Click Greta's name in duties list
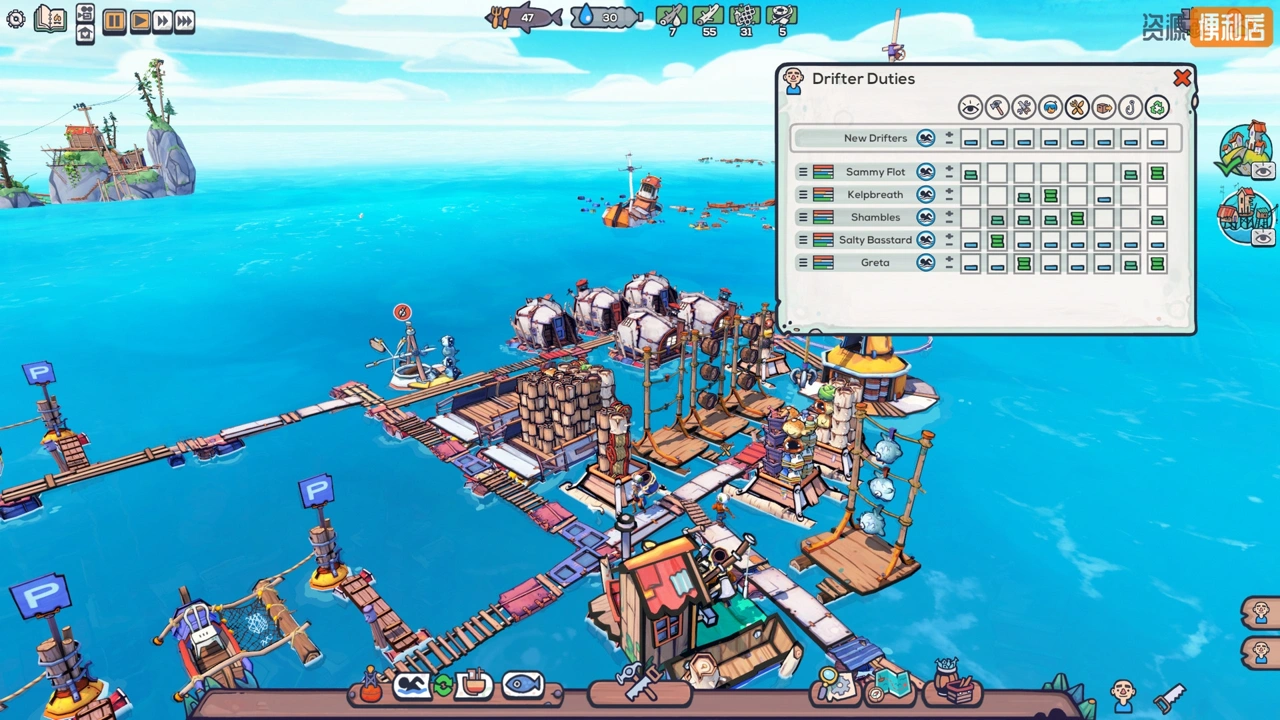The height and width of the screenshot is (720, 1280). pos(875,262)
